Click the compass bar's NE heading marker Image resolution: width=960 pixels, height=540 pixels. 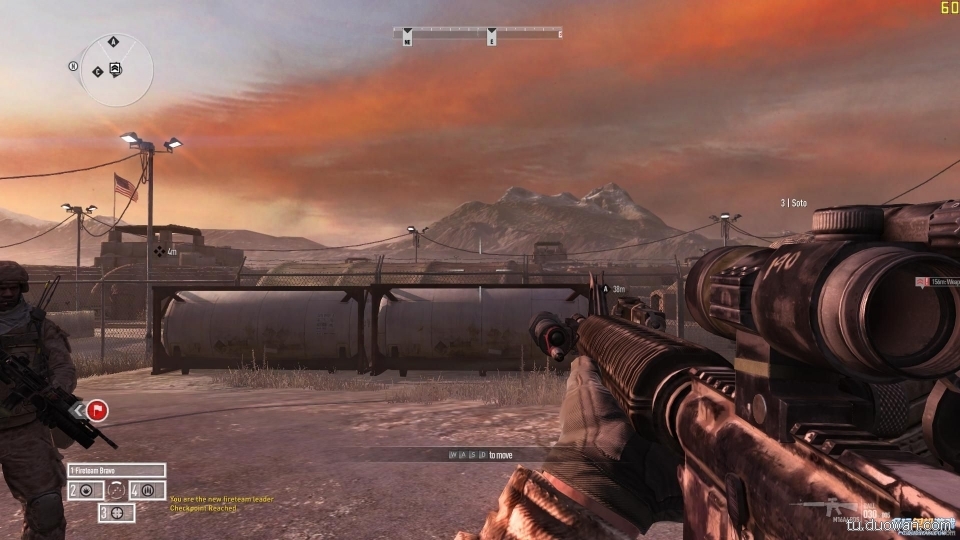(x=407, y=40)
